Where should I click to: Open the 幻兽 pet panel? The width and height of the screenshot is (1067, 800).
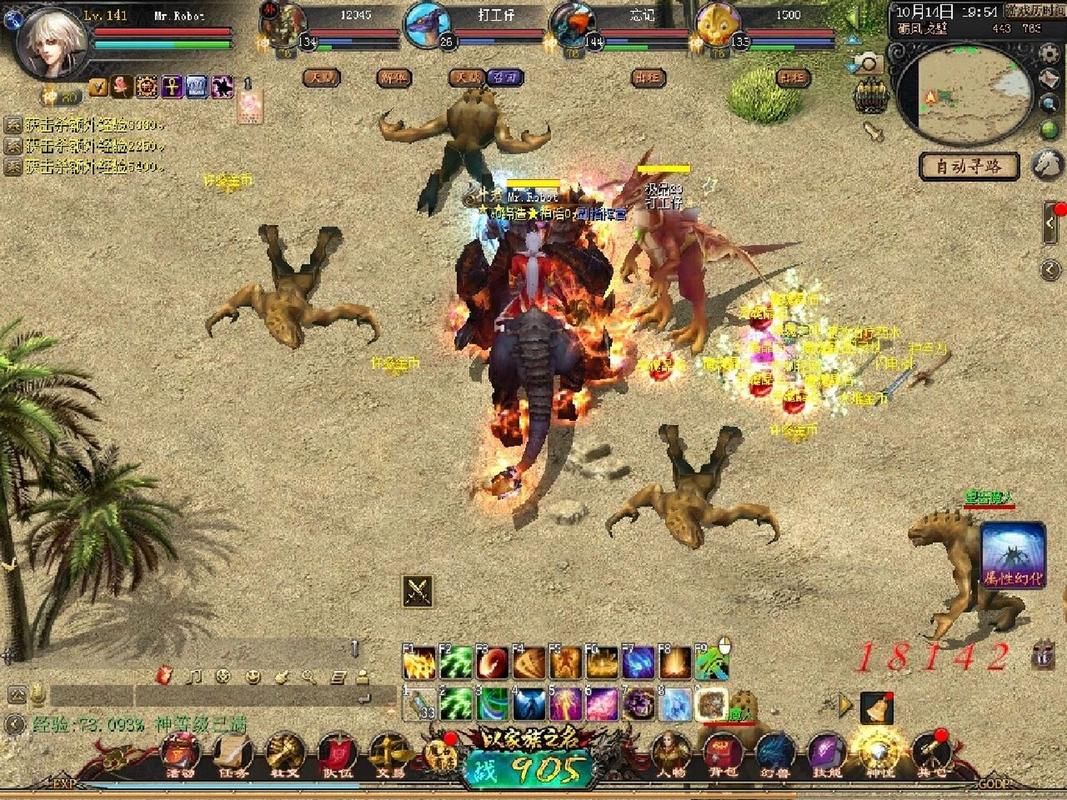[775, 755]
